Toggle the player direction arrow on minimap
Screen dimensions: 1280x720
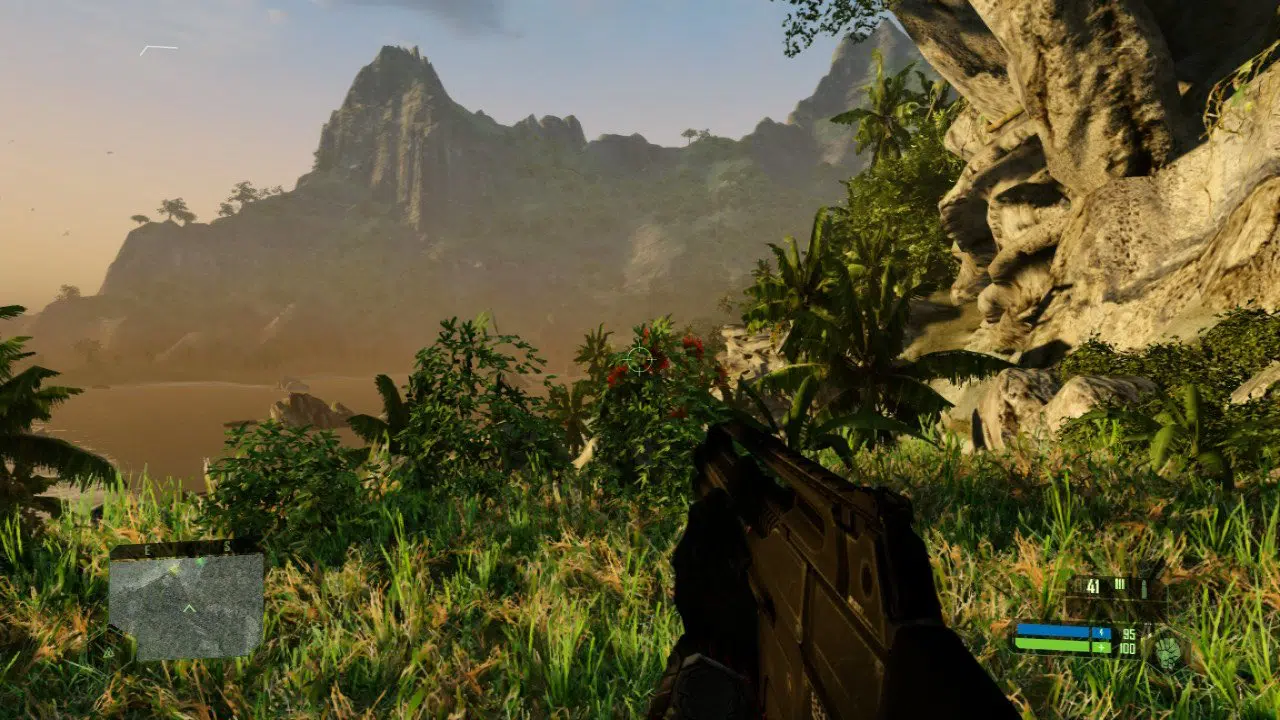(x=189, y=607)
